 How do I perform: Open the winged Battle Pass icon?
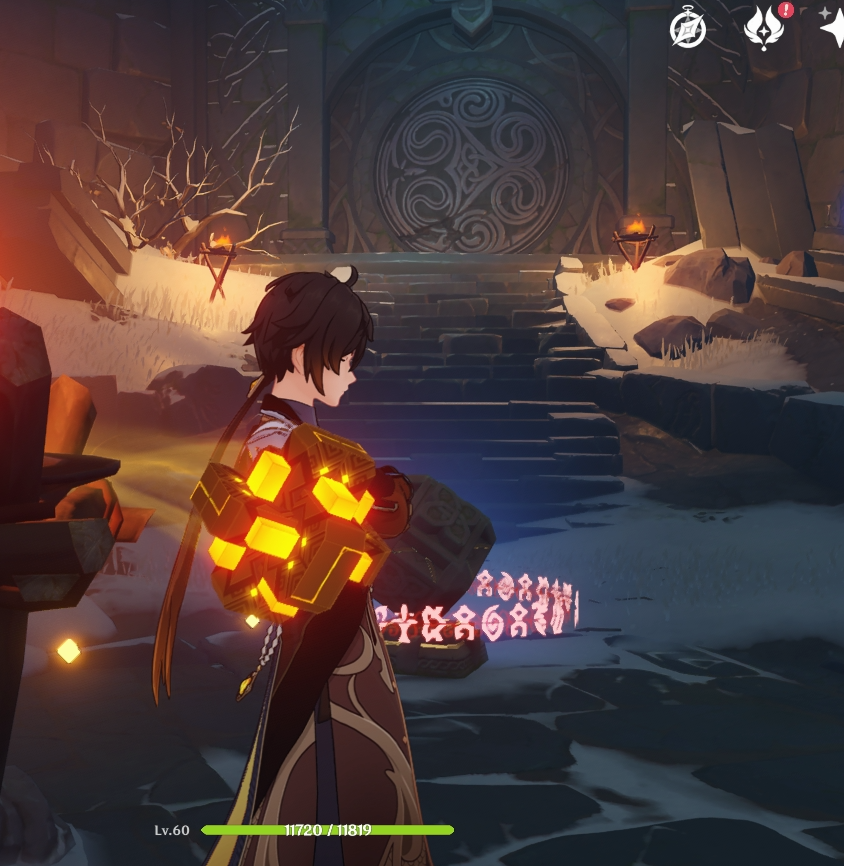[x=764, y=30]
